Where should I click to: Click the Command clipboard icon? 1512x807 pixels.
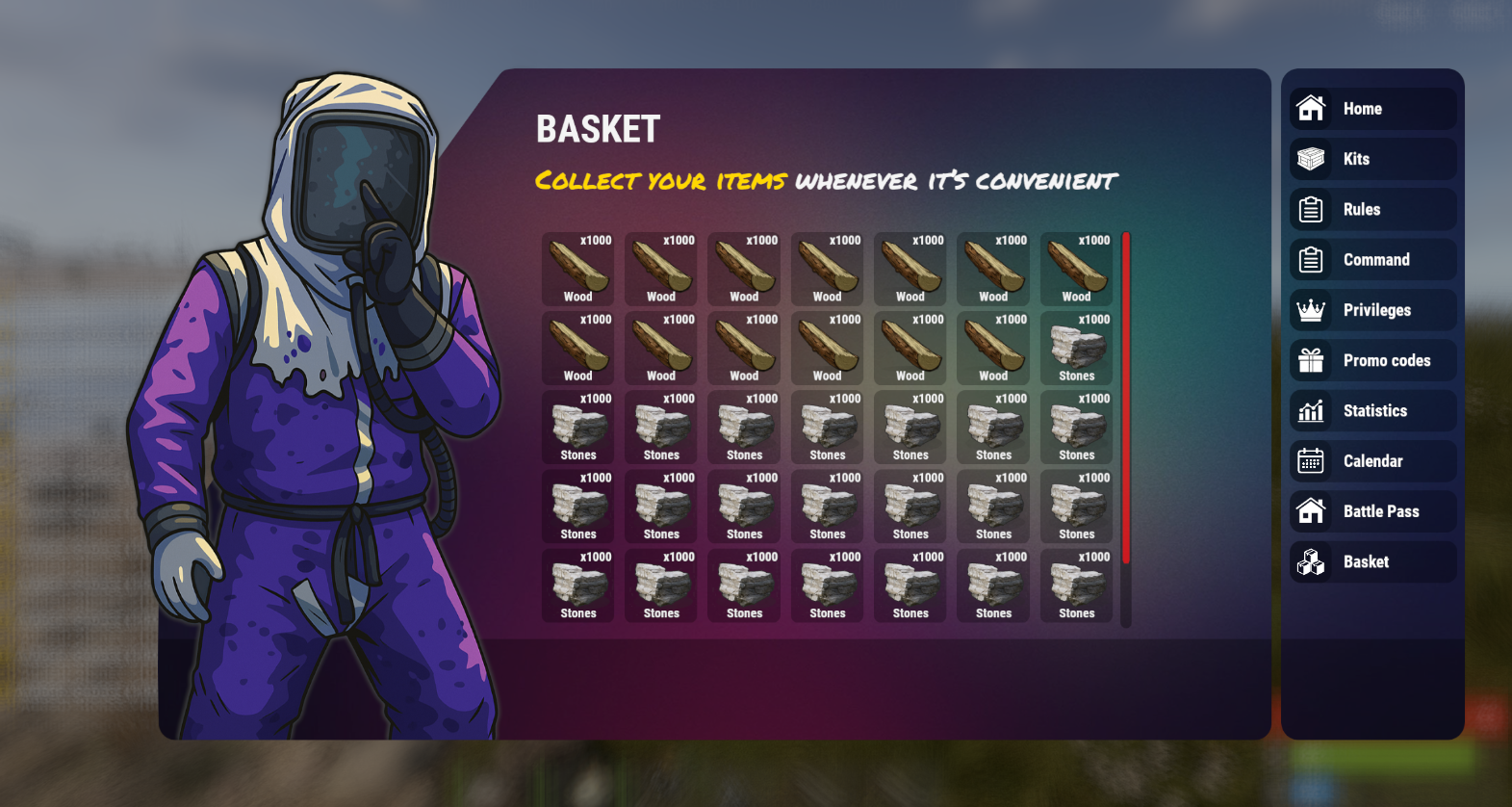[x=1311, y=259]
